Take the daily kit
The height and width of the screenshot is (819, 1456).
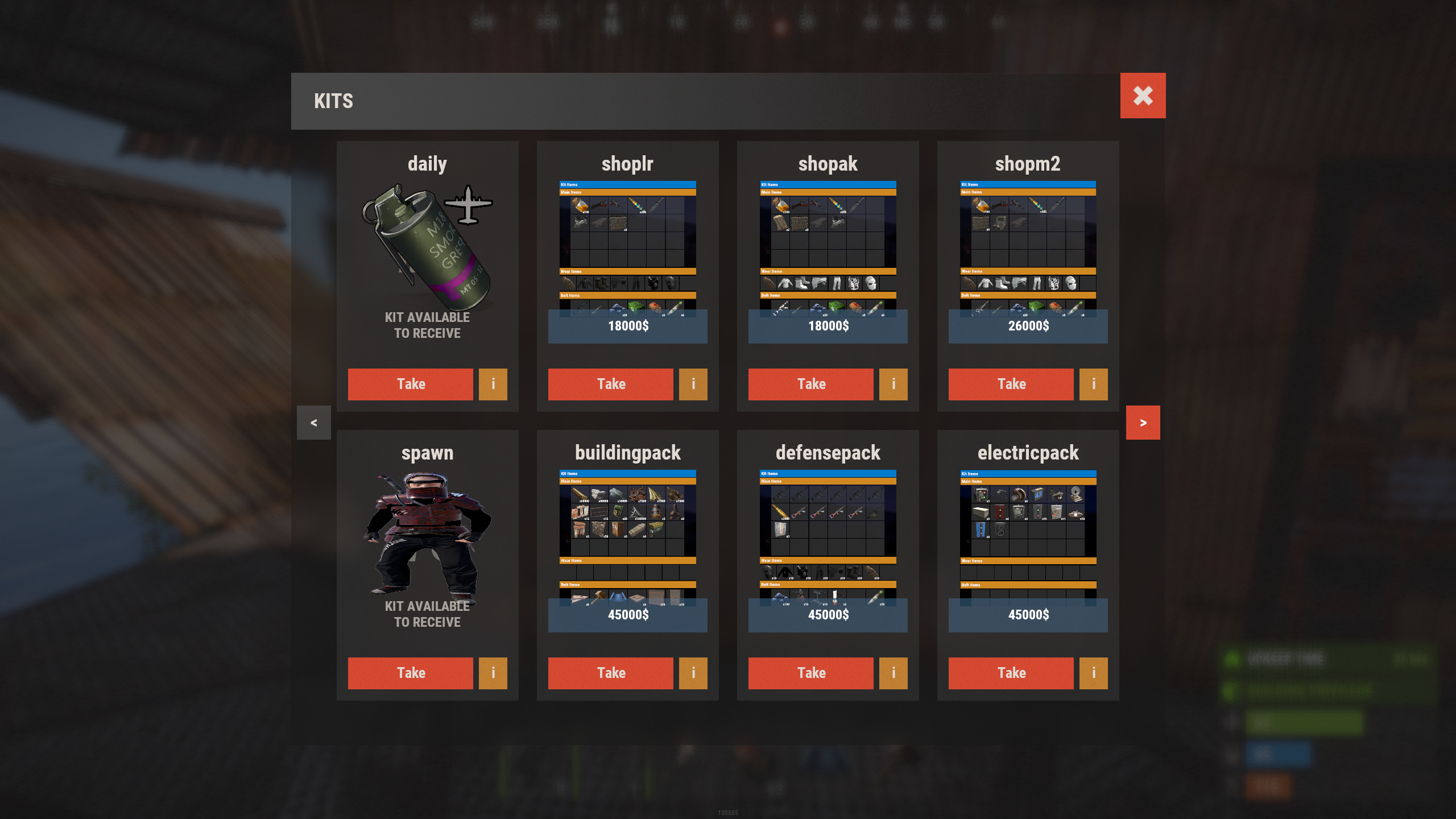point(410,384)
